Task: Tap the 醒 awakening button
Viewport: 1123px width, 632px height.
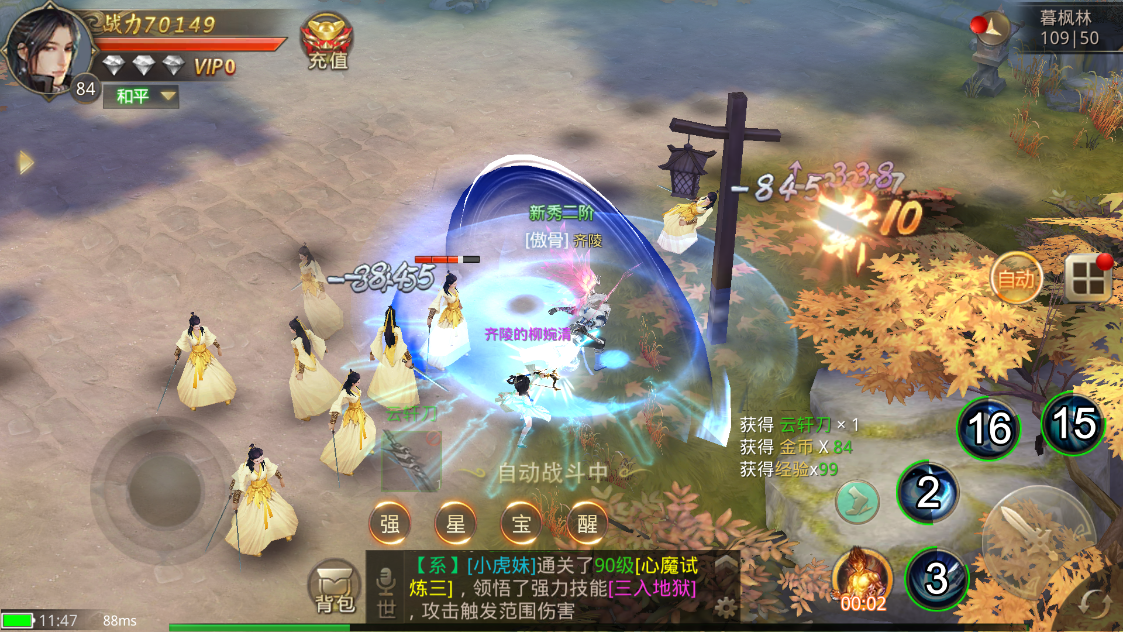Action: click(586, 522)
